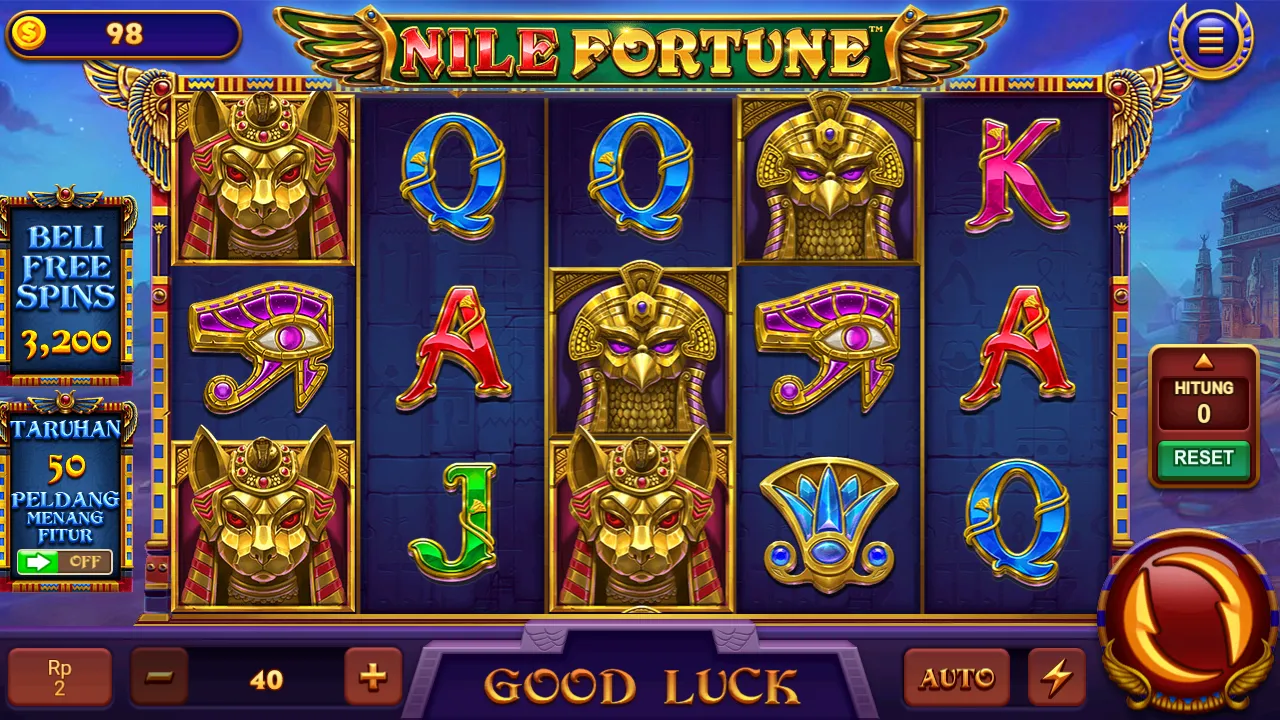Click the NILE FORTUNE title logo

[640, 45]
